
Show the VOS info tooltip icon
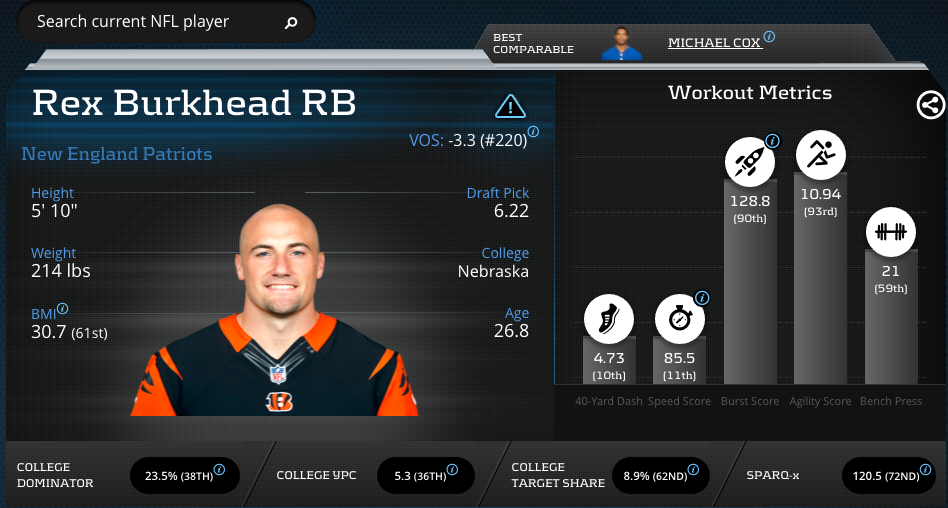coord(534,132)
